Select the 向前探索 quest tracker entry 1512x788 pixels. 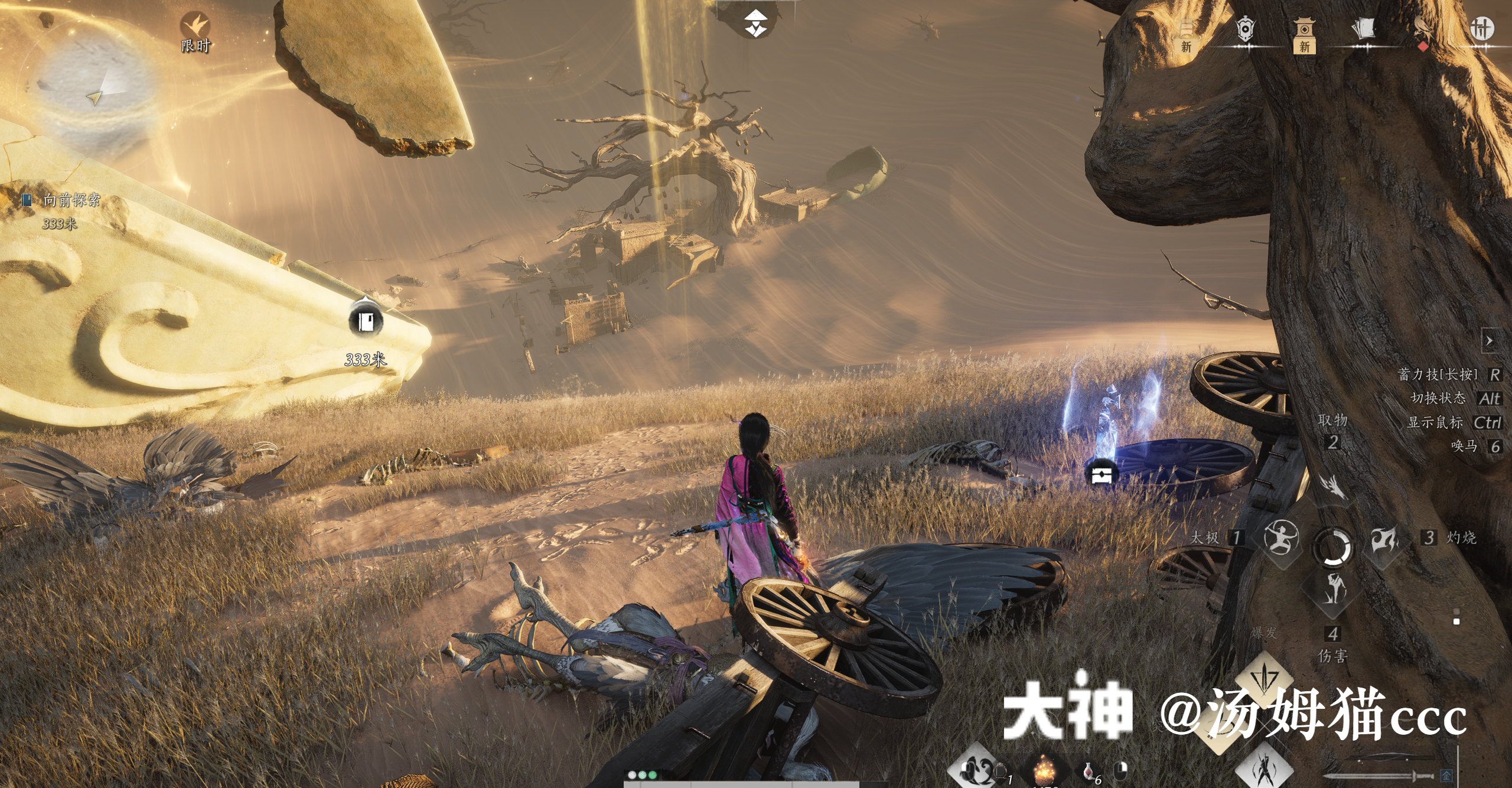[71, 200]
